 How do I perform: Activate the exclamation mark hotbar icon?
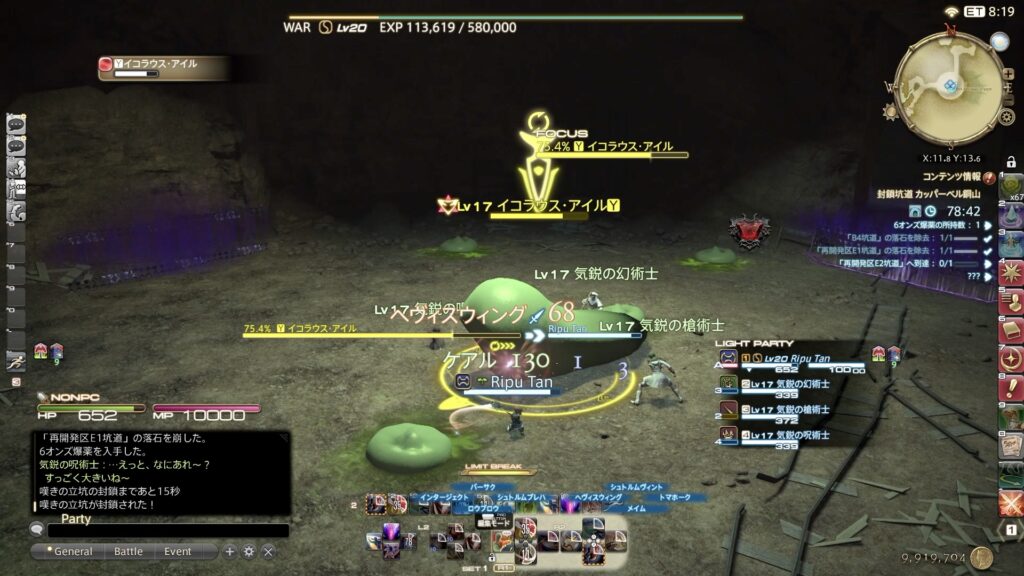(1011, 388)
